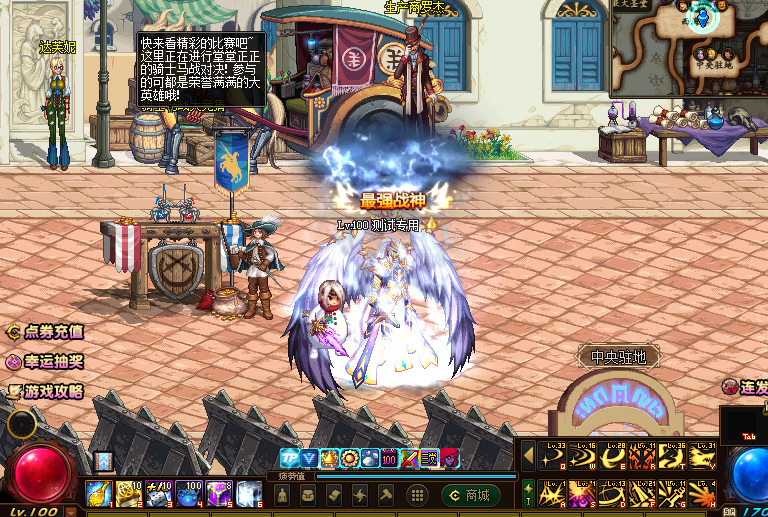This screenshot has width=768, height=517.
Task: Activate the Q key skill icon
Action: [x=552, y=456]
